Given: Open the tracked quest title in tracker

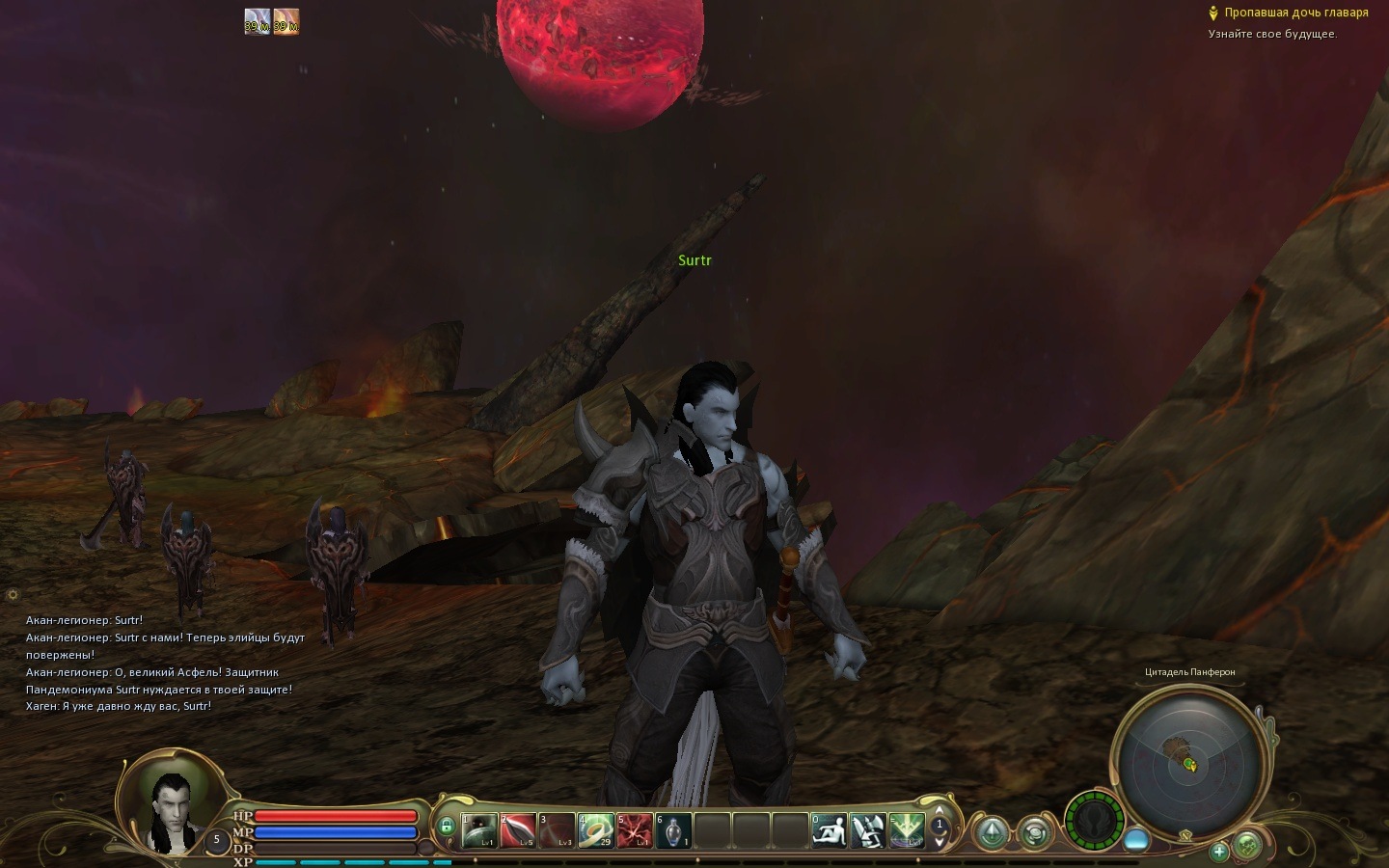Looking at the screenshot, I should (1295, 13).
